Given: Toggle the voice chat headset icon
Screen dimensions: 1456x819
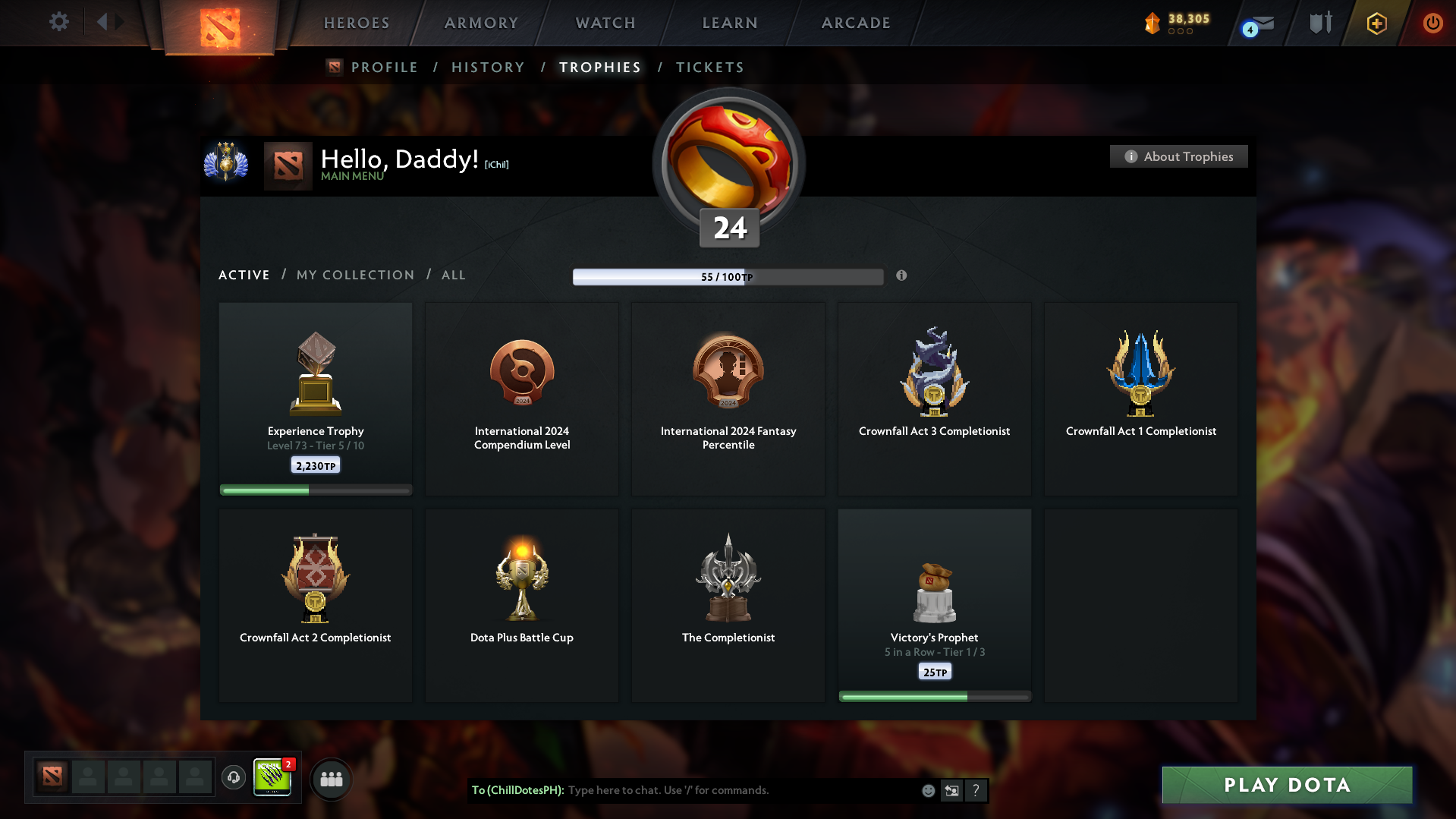Looking at the screenshot, I should tap(233, 778).
